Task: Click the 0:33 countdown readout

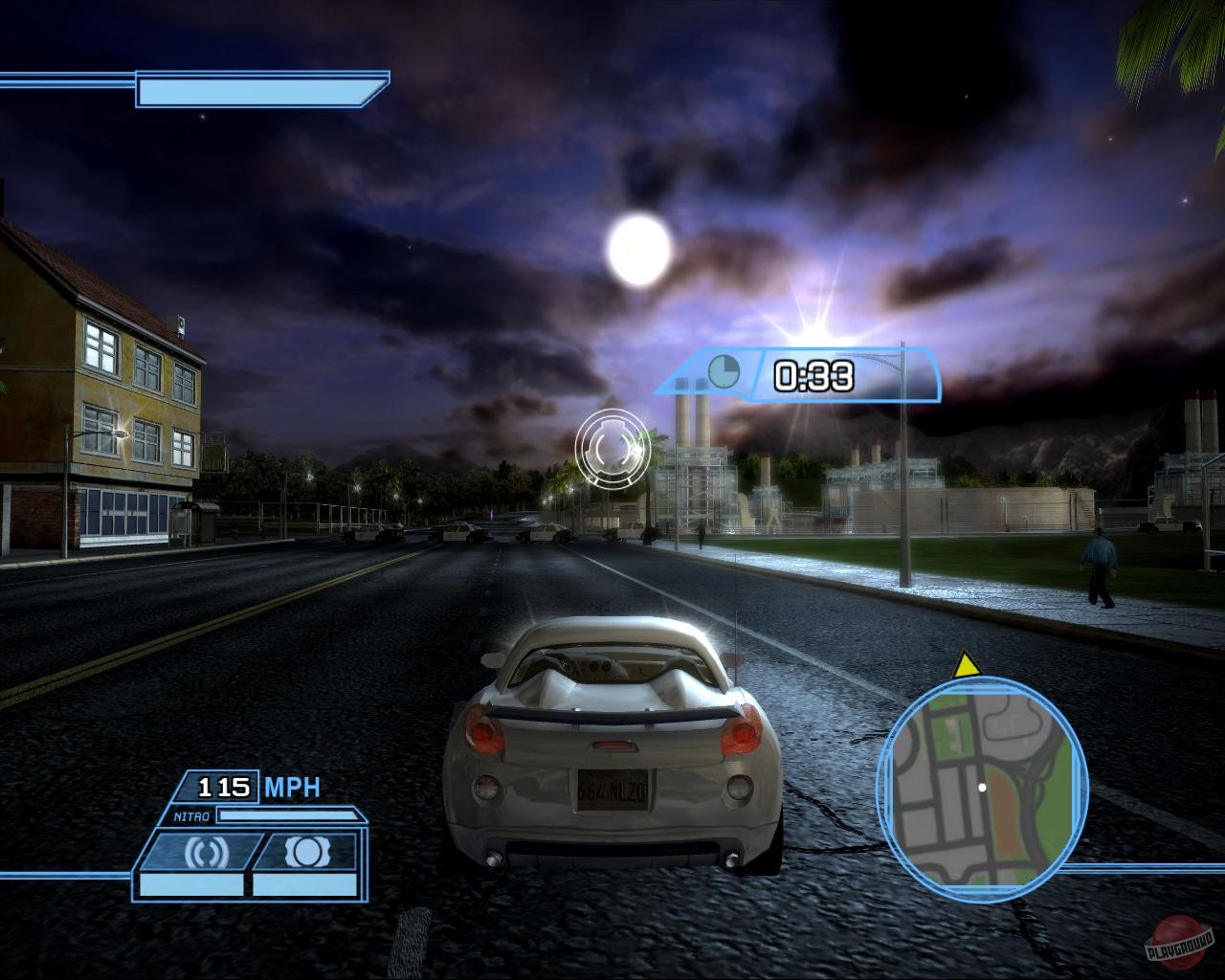Action: (813, 375)
